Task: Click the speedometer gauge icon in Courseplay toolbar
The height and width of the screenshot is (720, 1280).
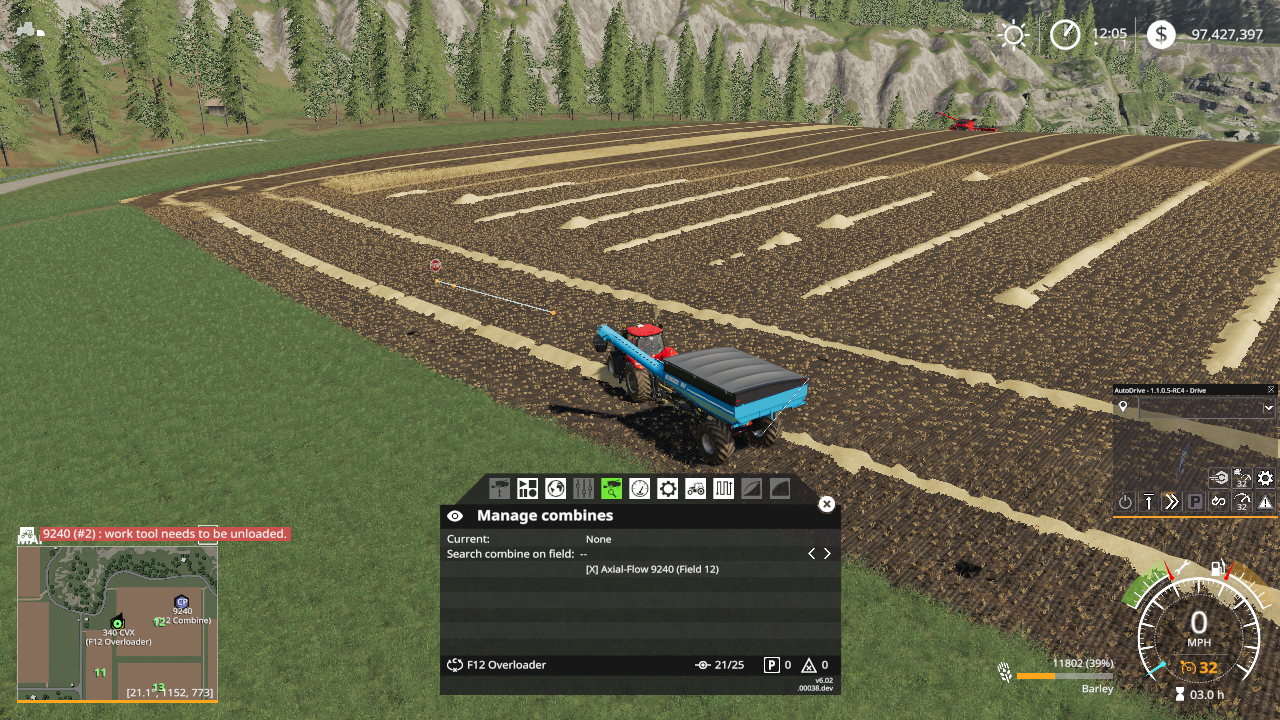Action: pyautogui.click(x=640, y=488)
